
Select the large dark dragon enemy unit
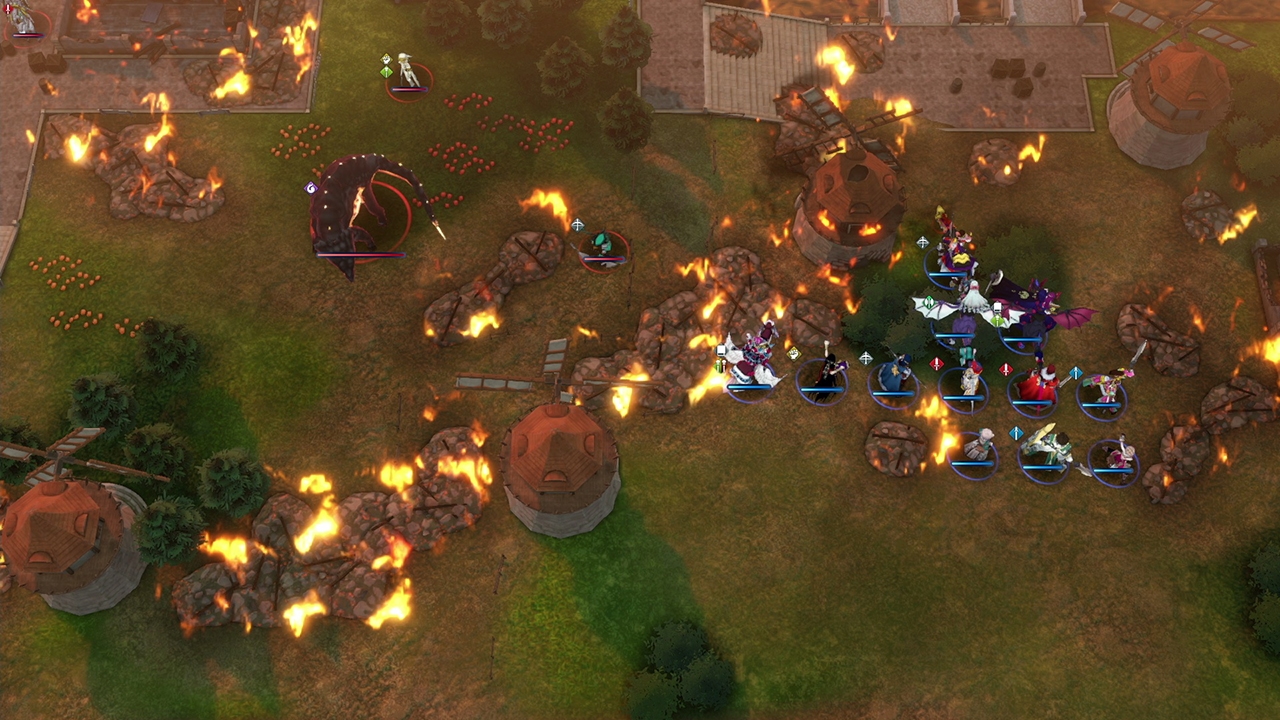[358, 212]
